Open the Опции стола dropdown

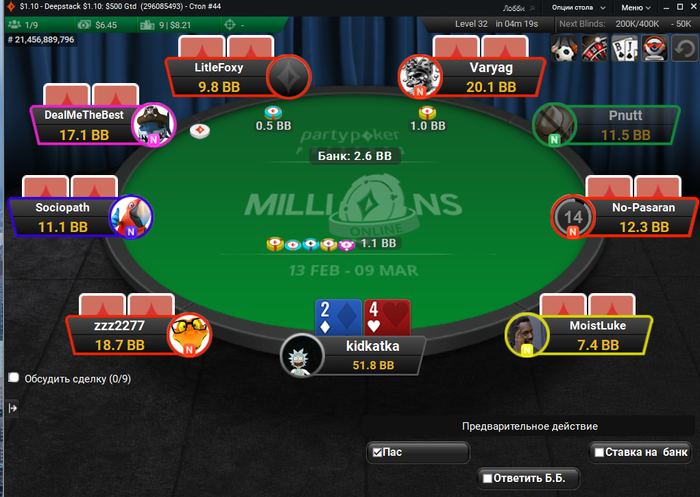578,6
